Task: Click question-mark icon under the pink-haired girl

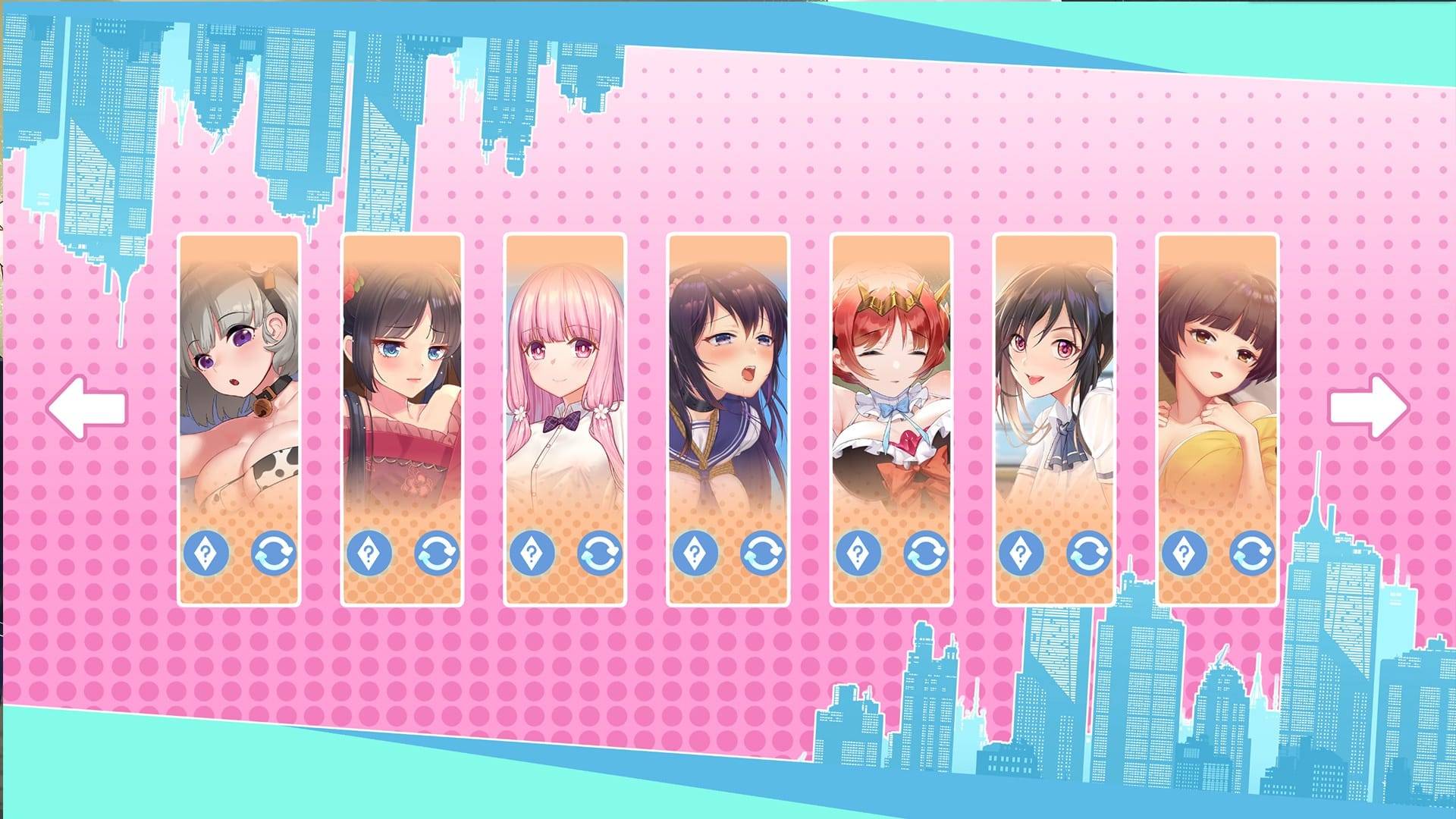Action: (x=532, y=553)
